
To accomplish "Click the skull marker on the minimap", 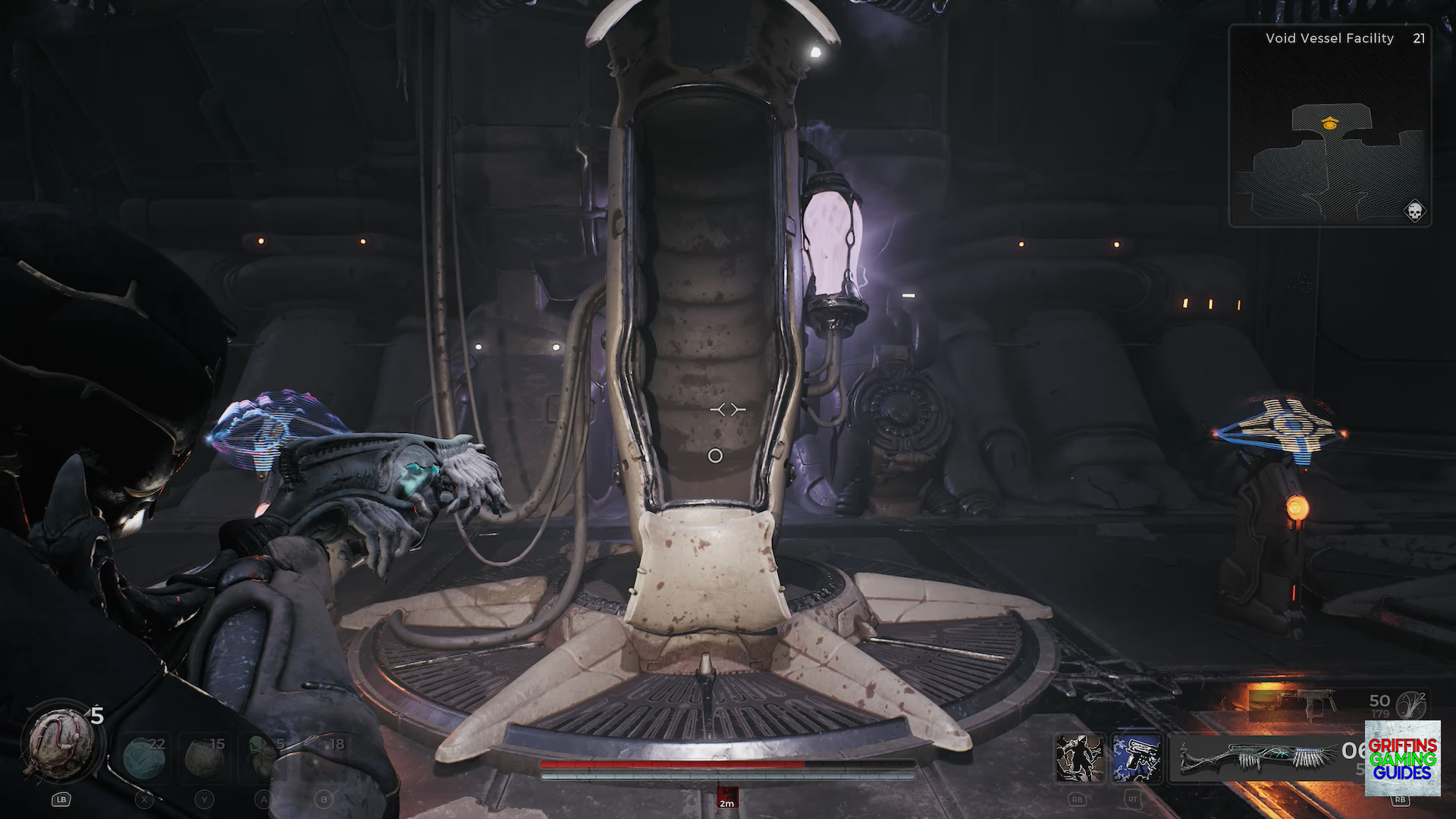I will [x=1414, y=211].
